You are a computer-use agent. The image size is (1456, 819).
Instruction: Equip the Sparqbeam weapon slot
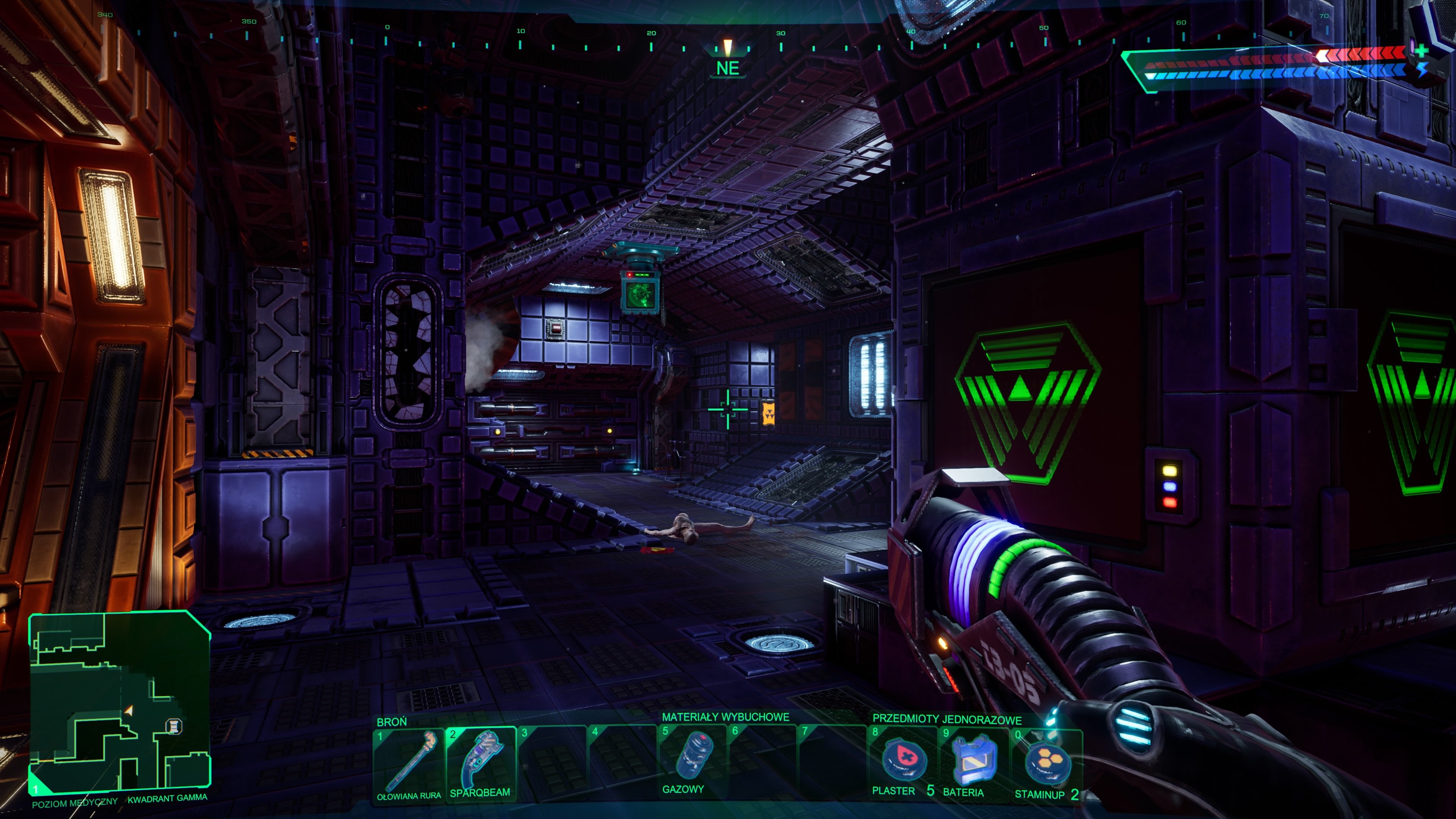click(x=480, y=763)
